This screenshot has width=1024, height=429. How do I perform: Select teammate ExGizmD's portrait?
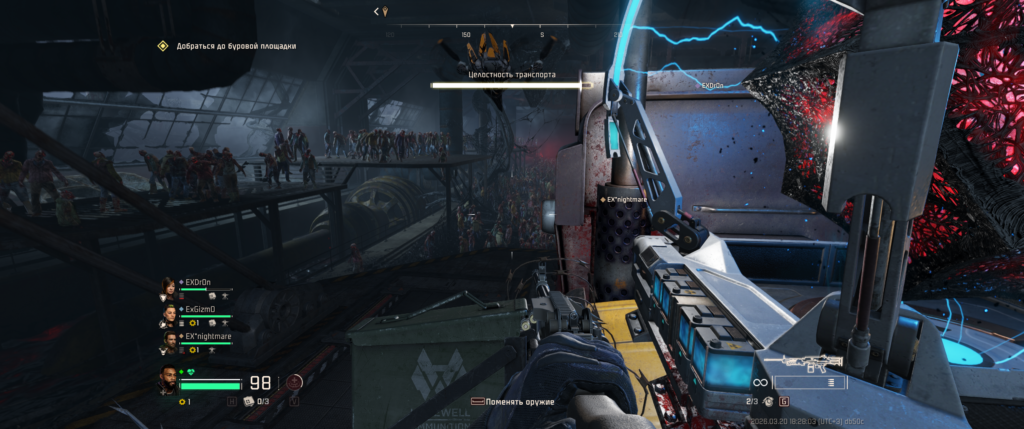coord(168,315)
